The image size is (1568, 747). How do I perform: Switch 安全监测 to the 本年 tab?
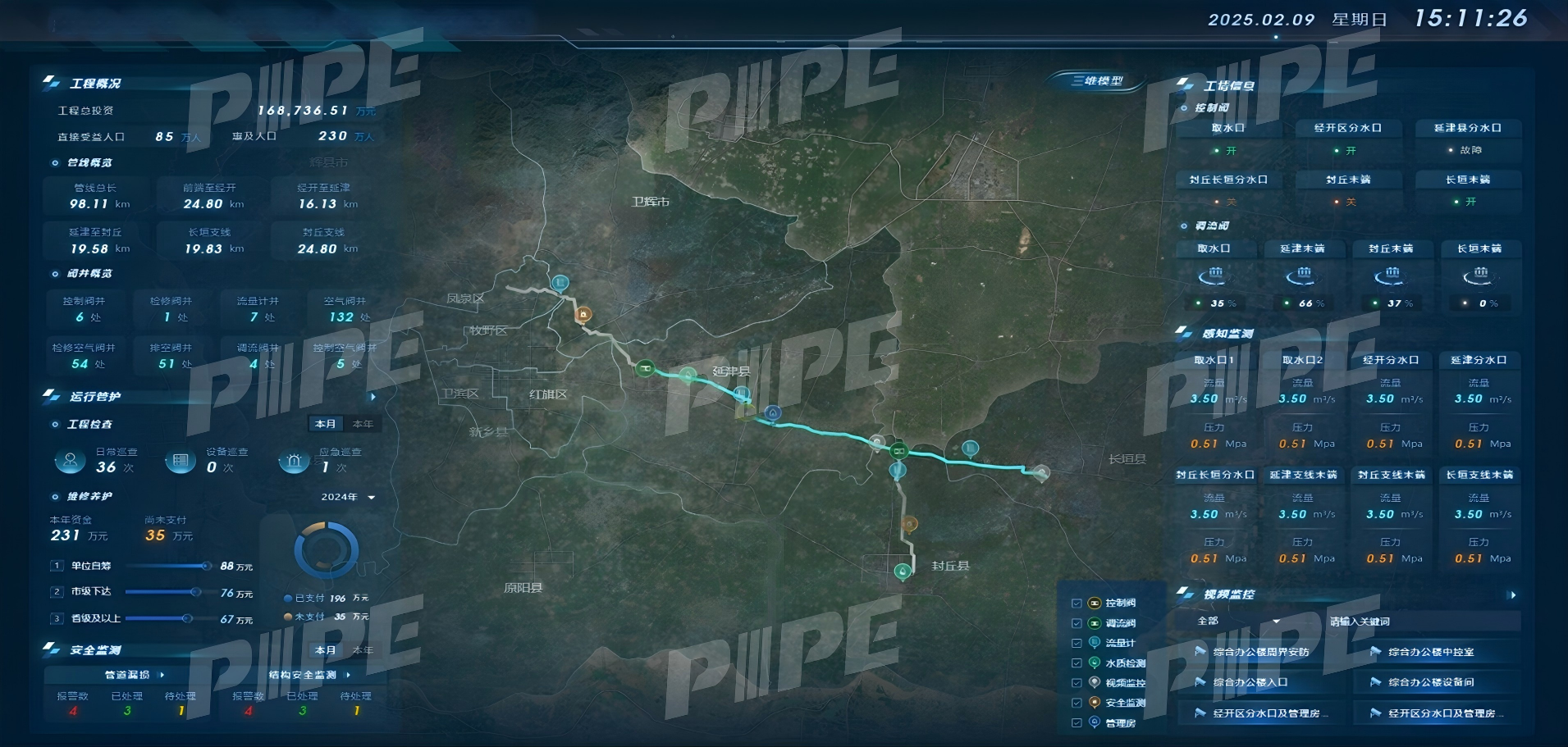click(x=363, y=650)
